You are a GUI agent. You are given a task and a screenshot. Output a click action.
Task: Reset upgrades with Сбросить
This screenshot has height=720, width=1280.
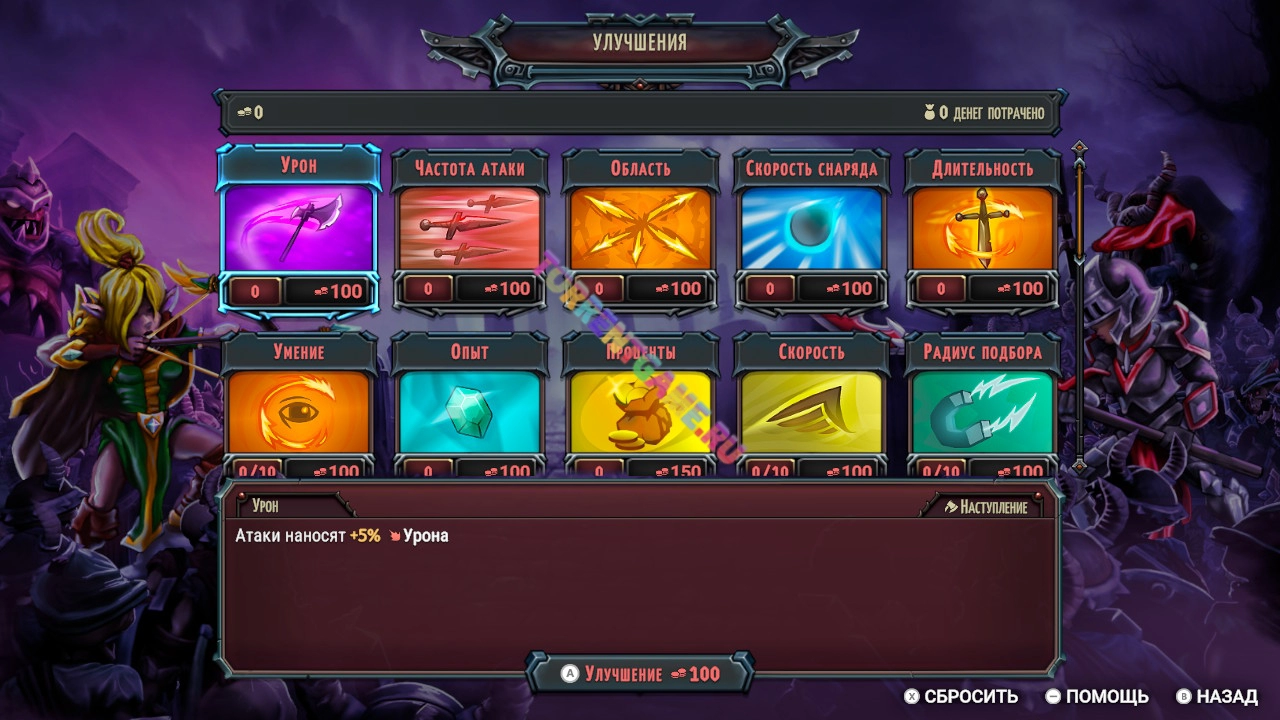click(961, 697)
